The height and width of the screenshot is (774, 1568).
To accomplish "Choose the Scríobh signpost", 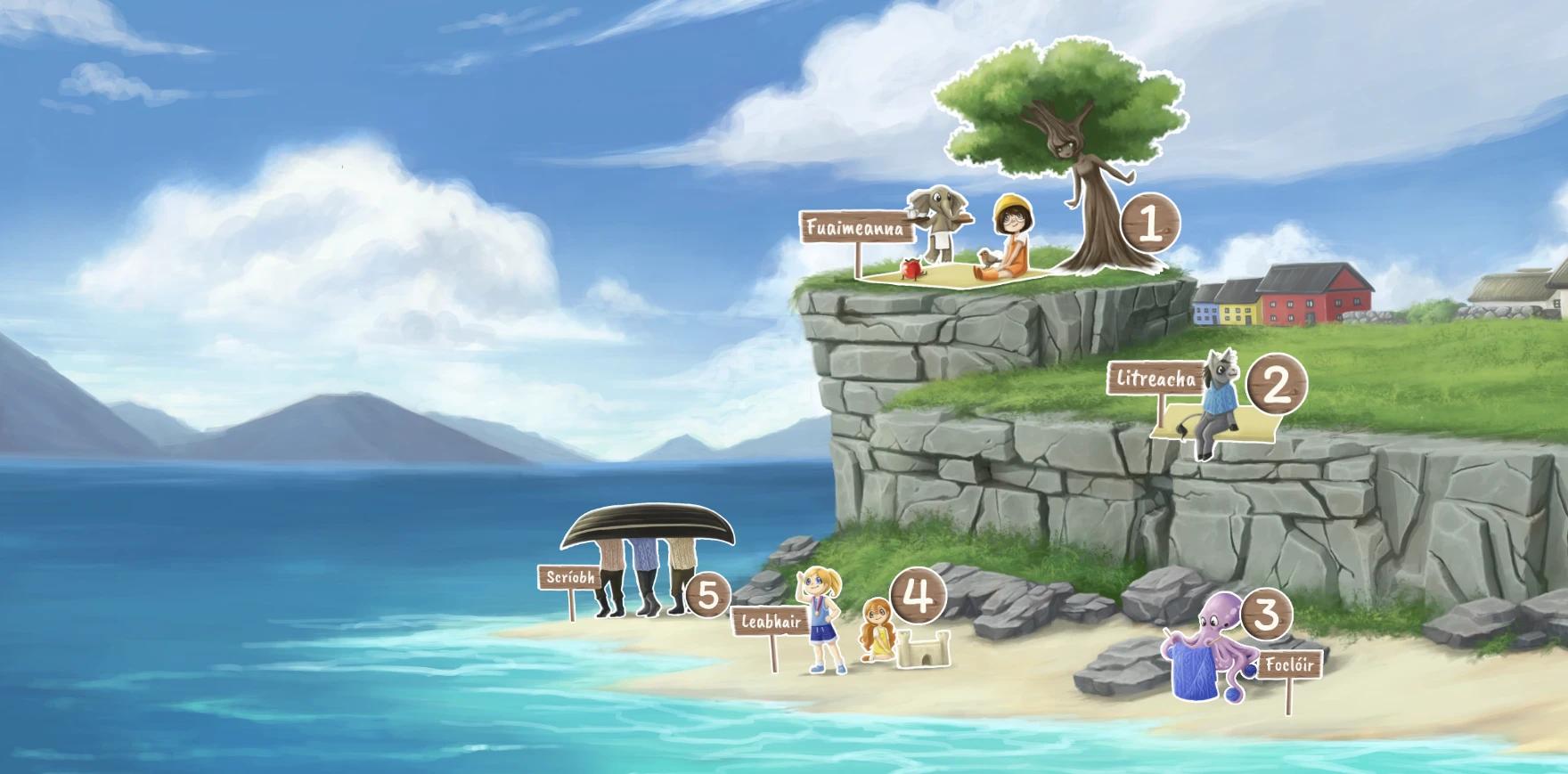I will coord(569,578).
